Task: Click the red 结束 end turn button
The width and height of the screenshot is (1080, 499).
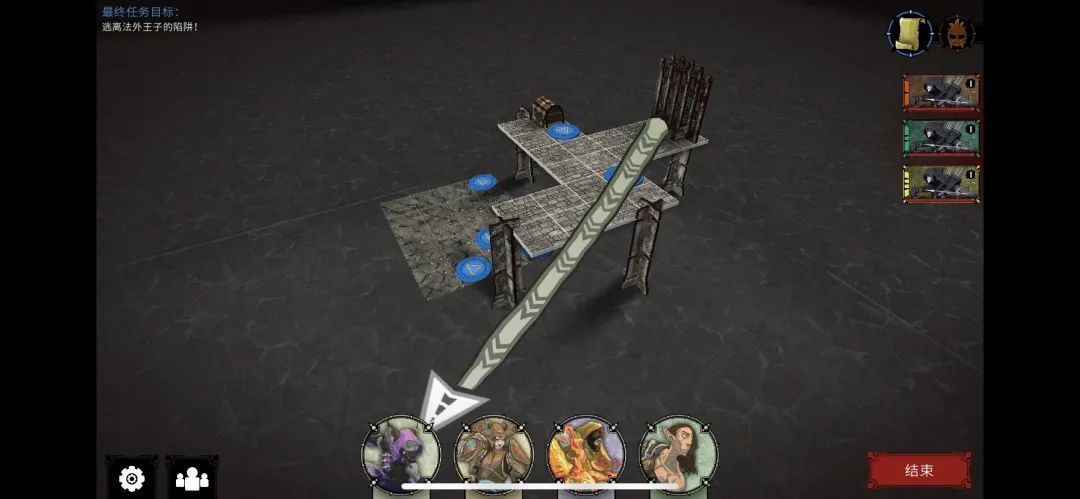Action: point(918,470)
